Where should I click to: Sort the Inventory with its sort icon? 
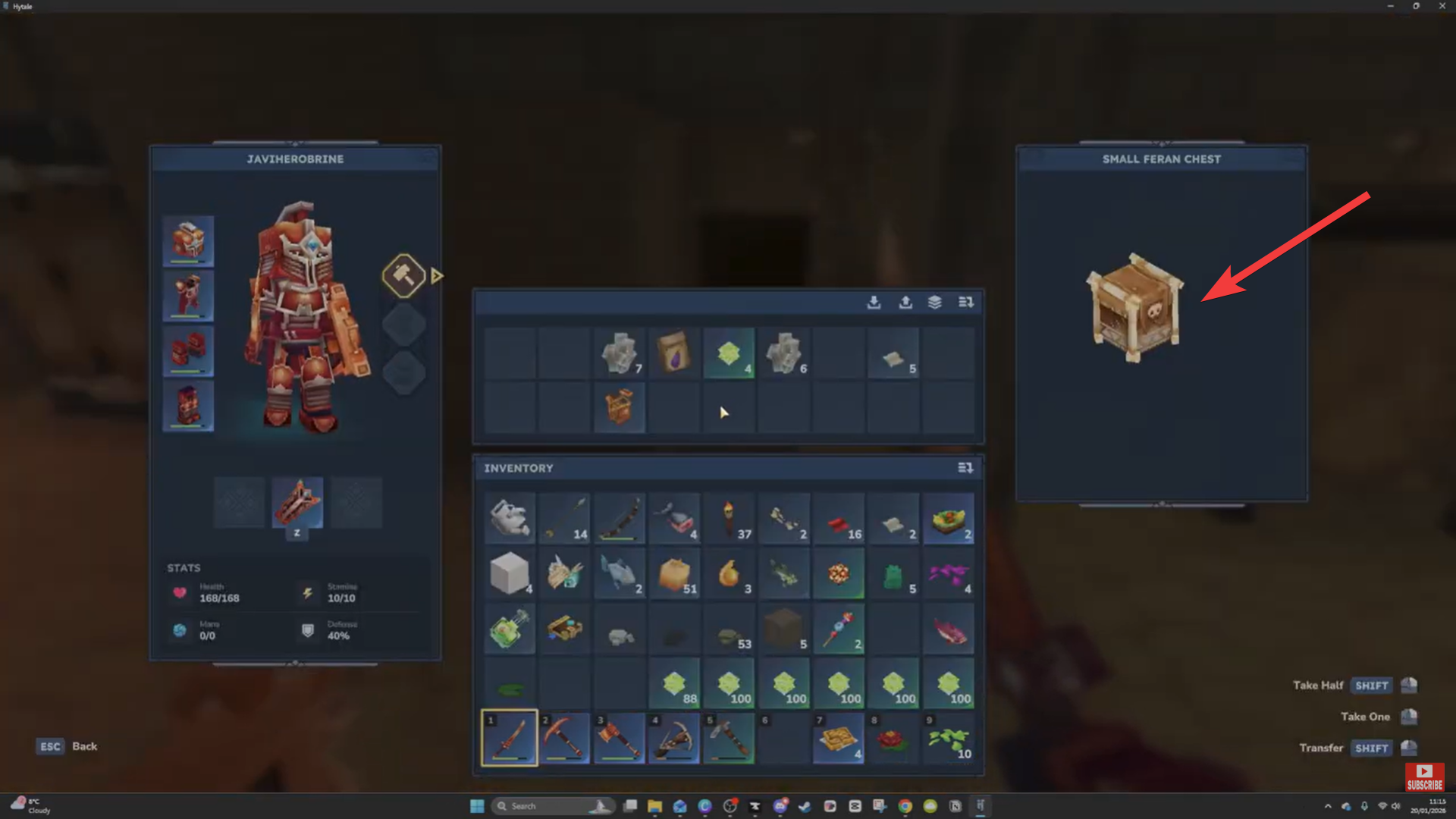click(x=965, y=468)
